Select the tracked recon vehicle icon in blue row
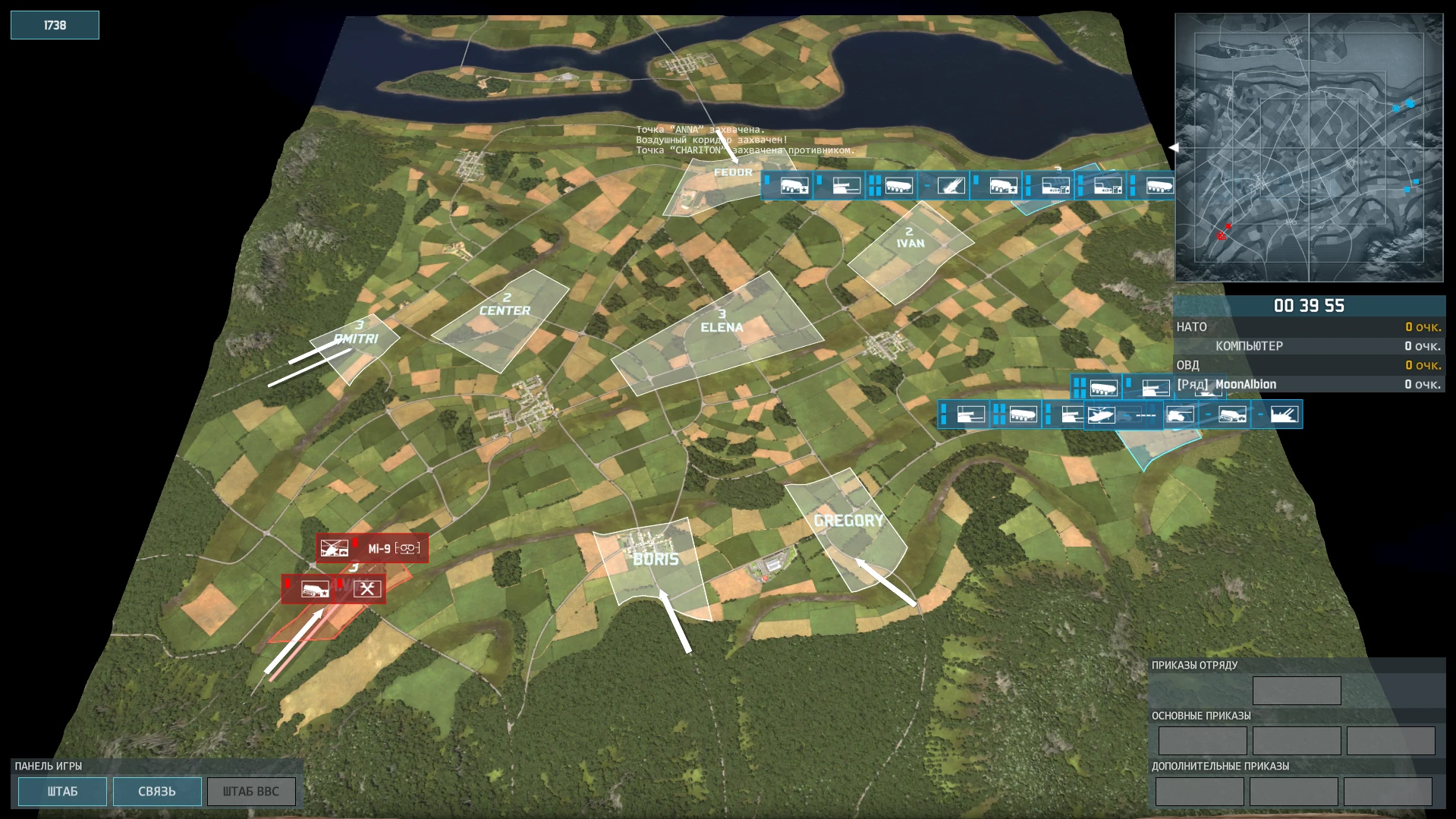Screen dimensions: 1456x819 click(1231, 415)
